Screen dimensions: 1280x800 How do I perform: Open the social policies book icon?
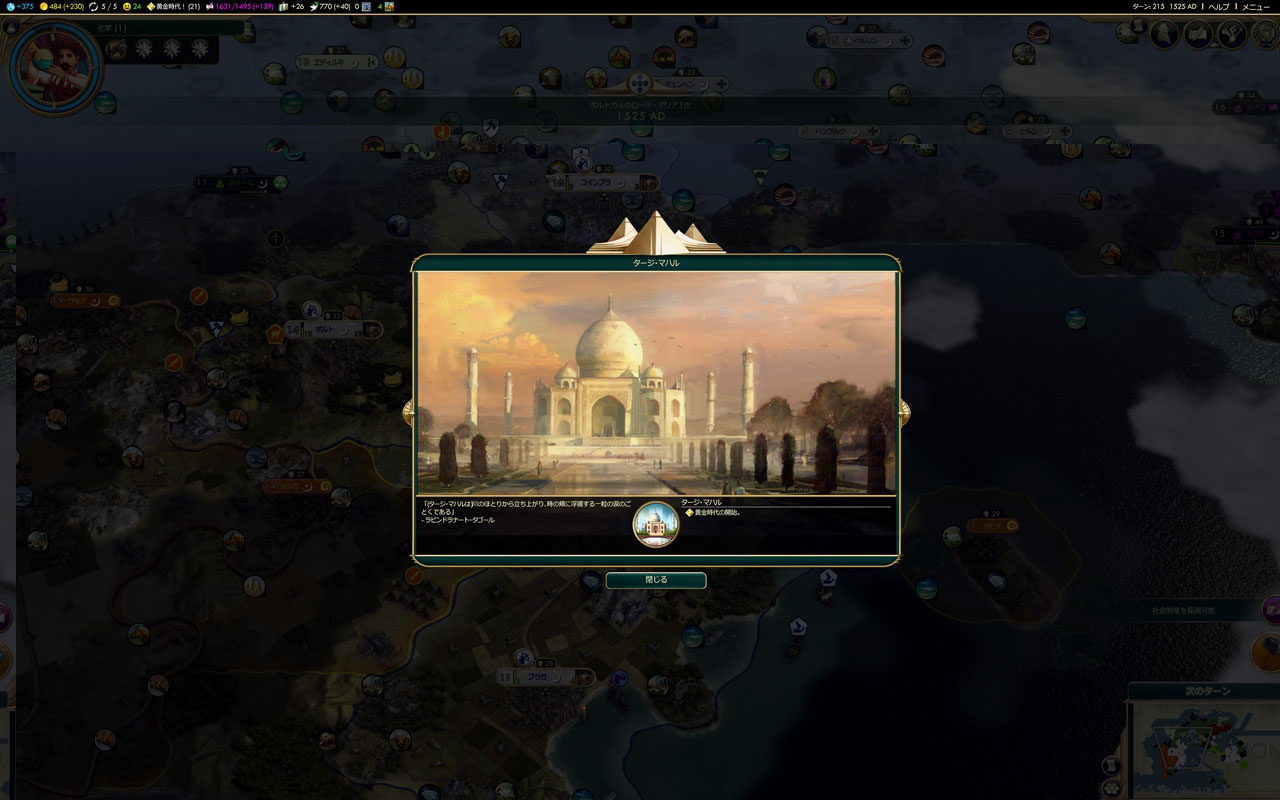tap(1198, 35)
